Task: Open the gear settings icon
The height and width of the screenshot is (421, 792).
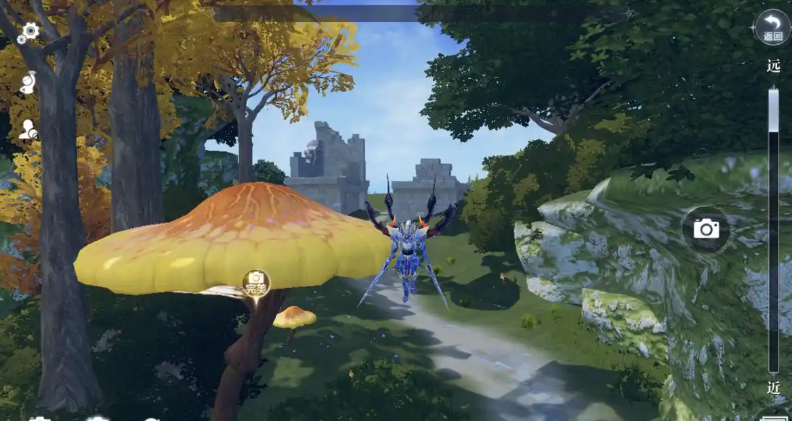Action: 28,32
